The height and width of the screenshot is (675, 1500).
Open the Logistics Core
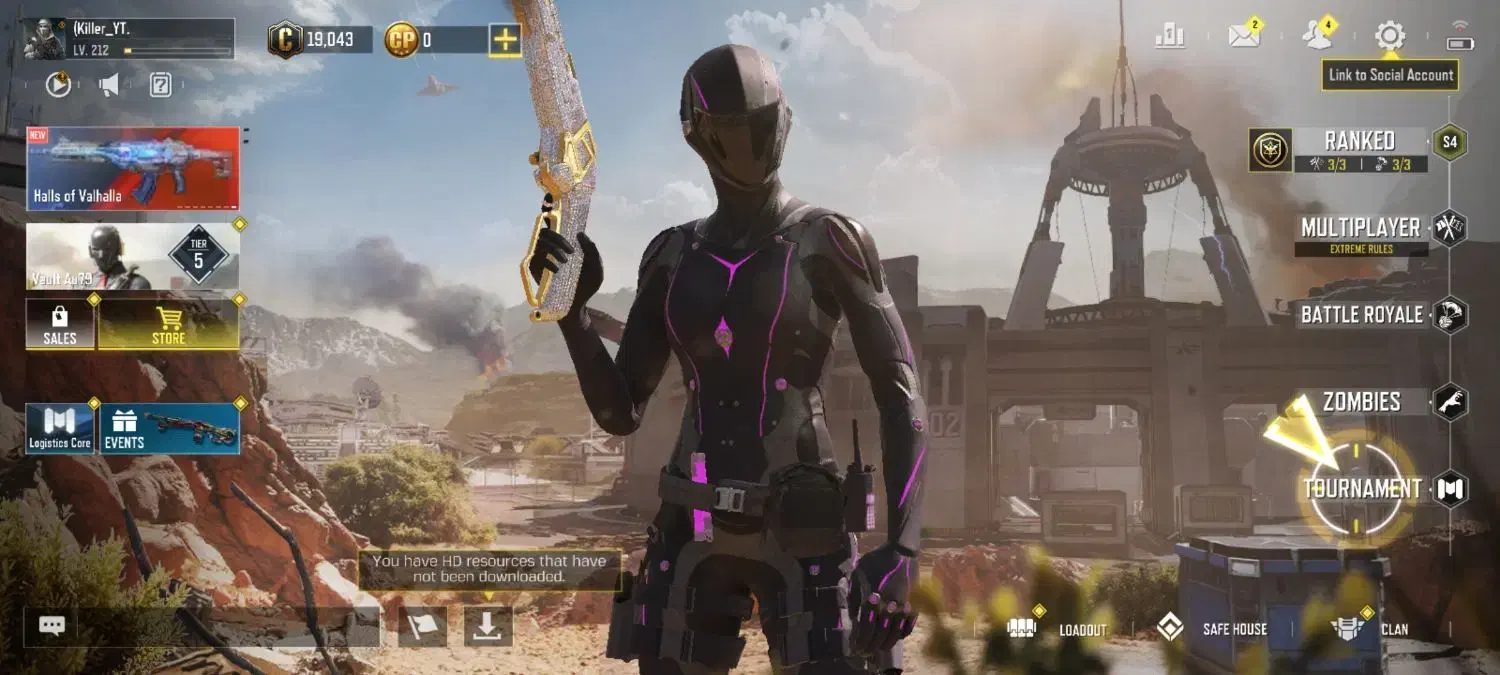coord(60,429)
